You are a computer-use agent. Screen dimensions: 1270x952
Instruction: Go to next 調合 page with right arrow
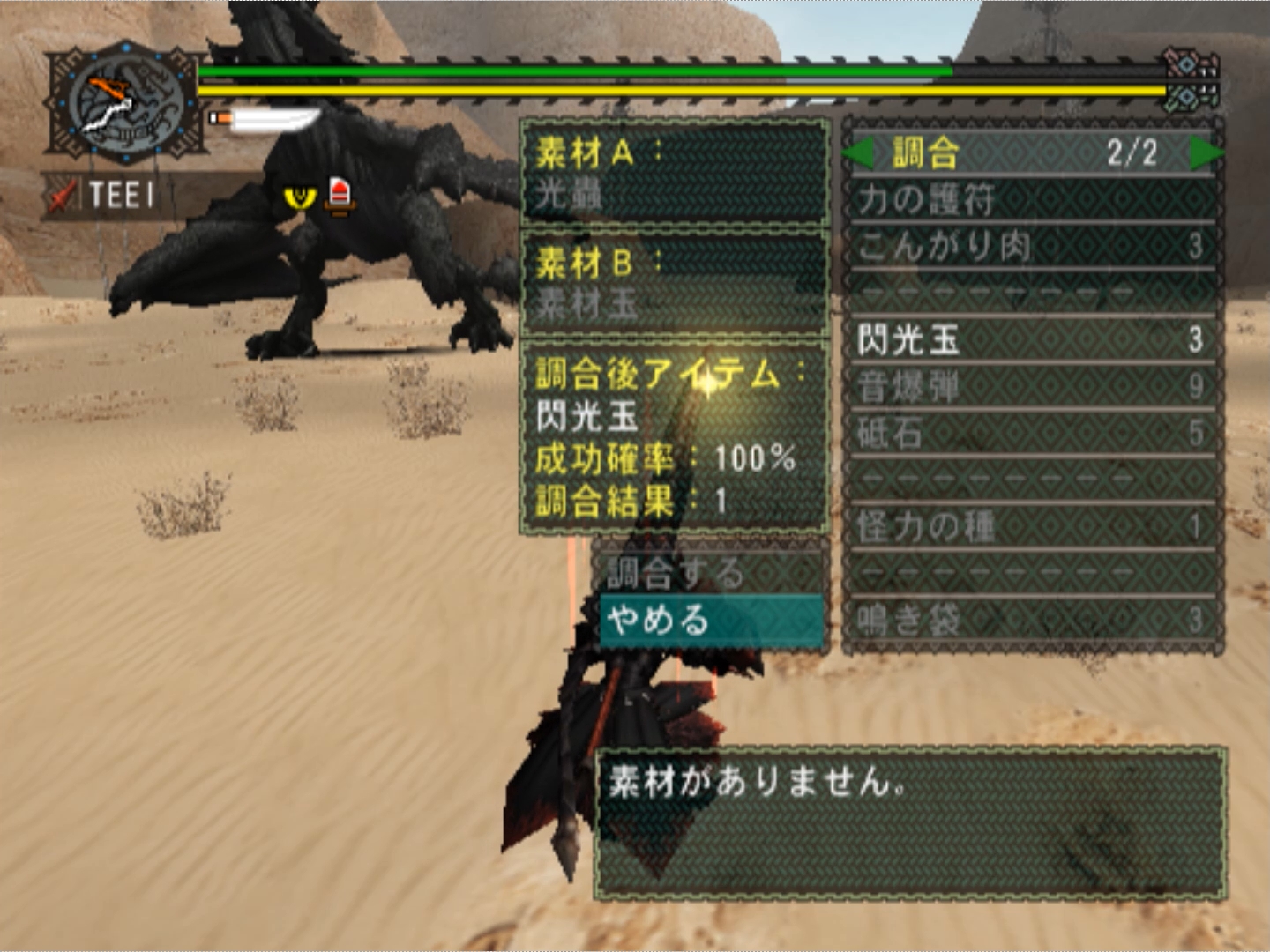(x=1205, y=153)
